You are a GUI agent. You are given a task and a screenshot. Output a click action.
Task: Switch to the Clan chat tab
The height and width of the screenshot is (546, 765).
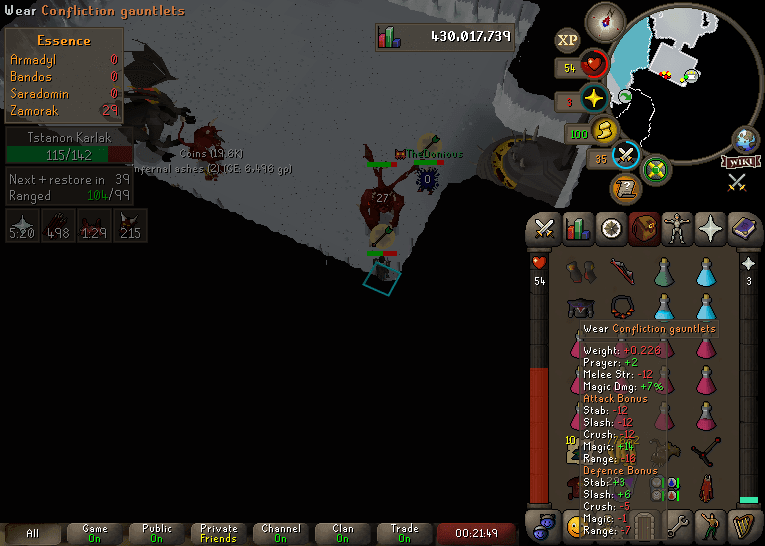(x=343, y=533)
